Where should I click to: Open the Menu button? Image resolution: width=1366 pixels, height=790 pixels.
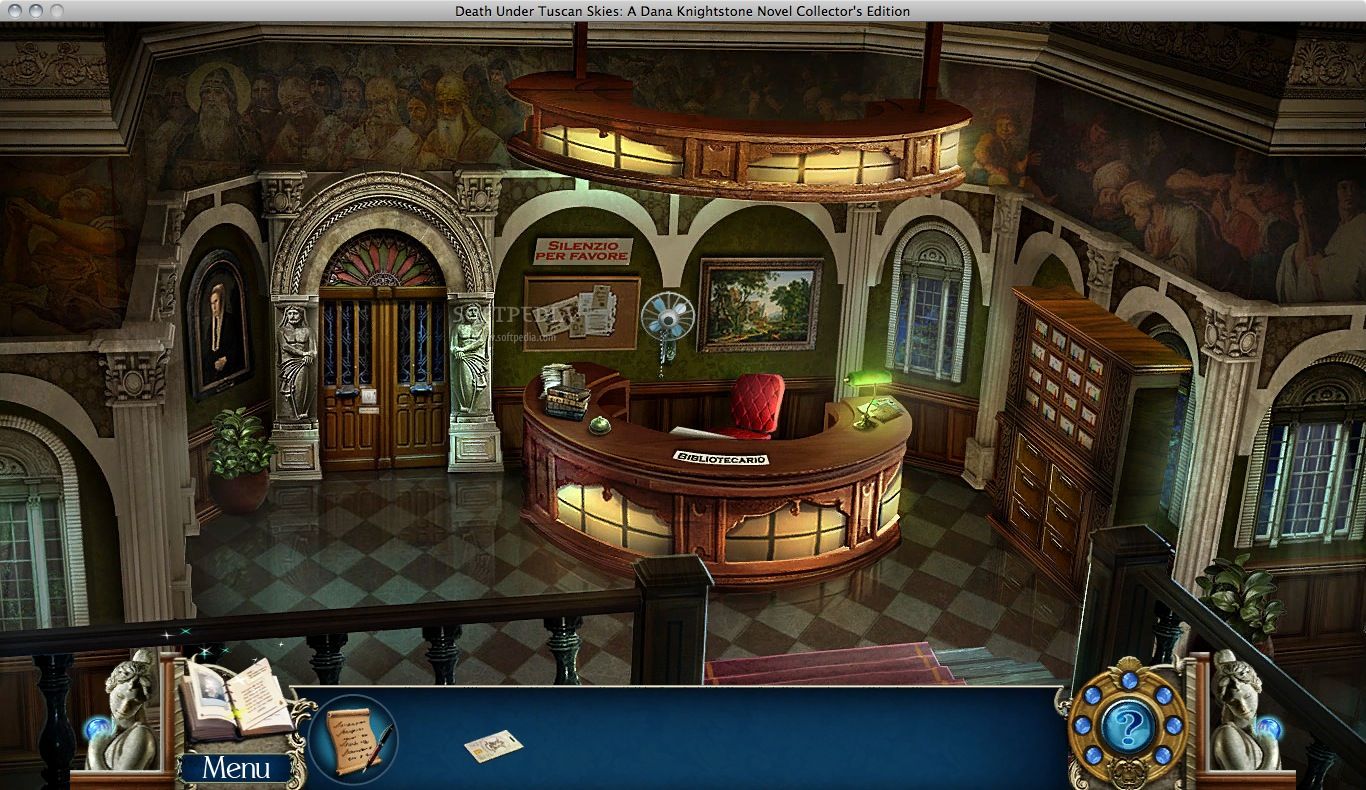236,768
